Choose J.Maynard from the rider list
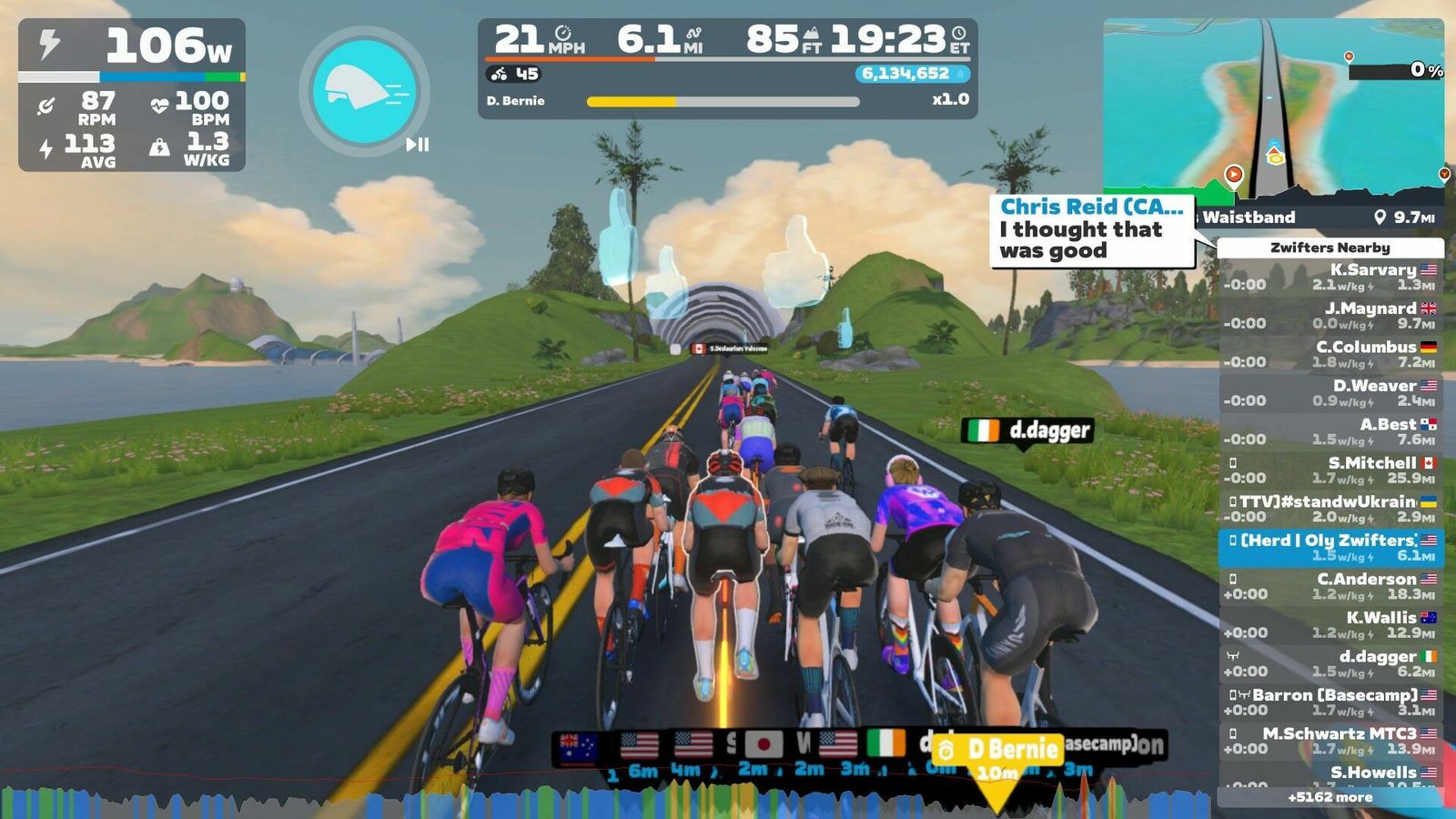 [1330, 316]
